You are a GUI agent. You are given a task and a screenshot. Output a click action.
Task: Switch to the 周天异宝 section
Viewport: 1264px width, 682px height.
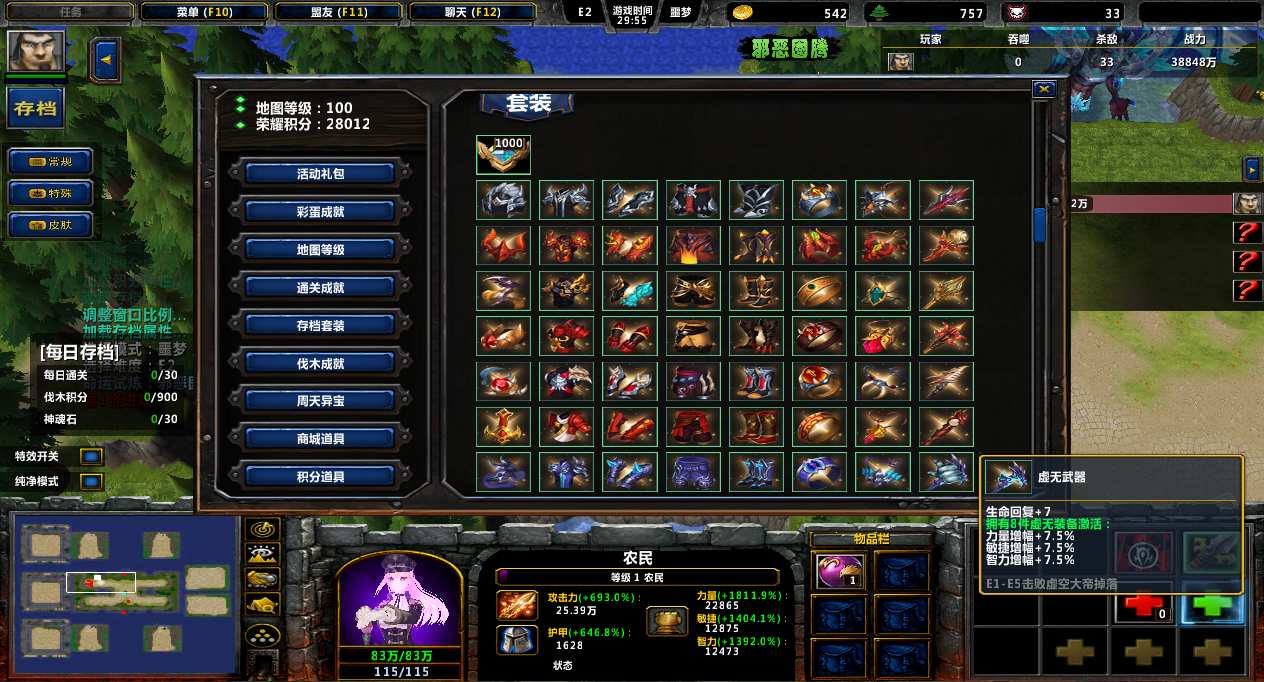click(320, 400)
